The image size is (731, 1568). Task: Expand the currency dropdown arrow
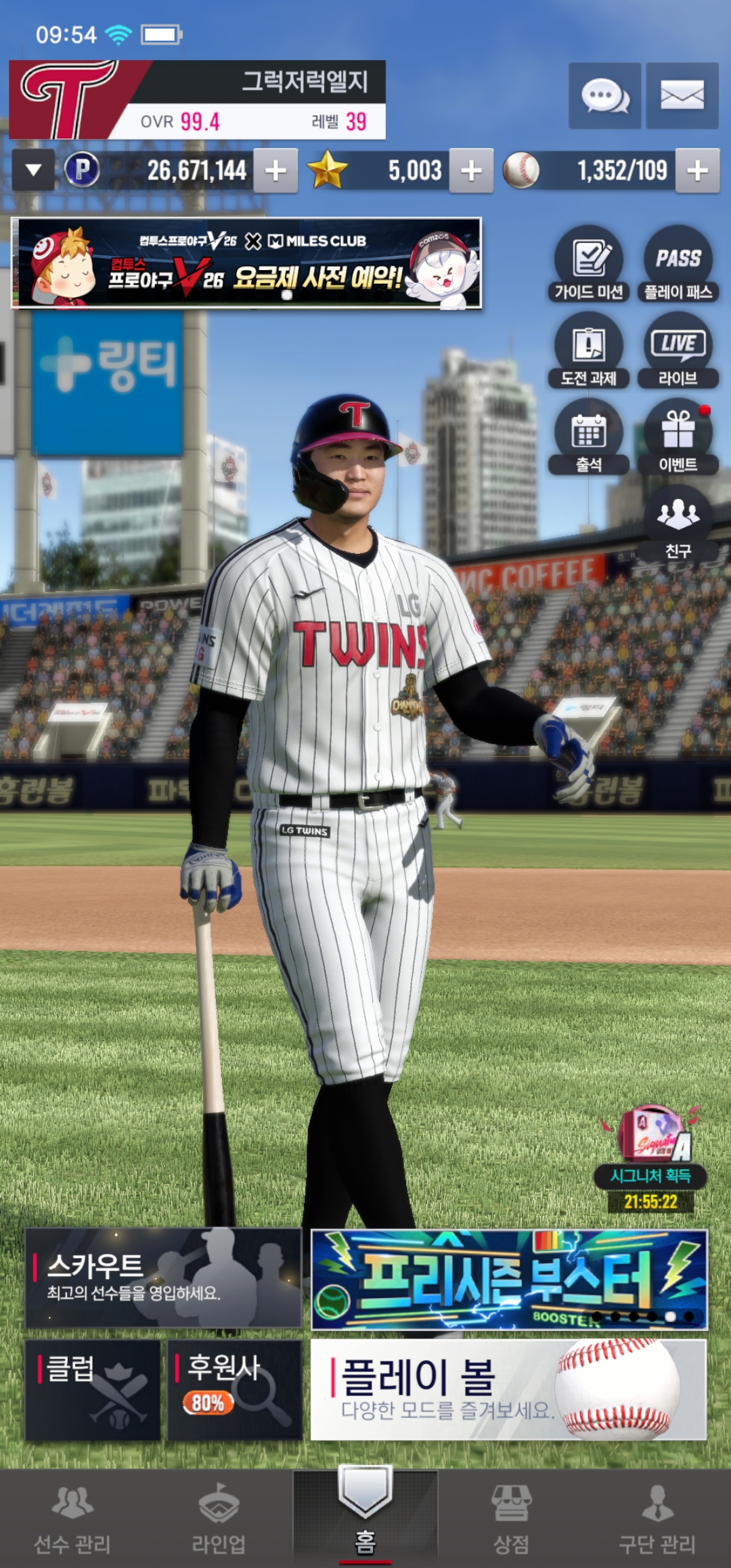pyautogui.click(x=33, y=170)
